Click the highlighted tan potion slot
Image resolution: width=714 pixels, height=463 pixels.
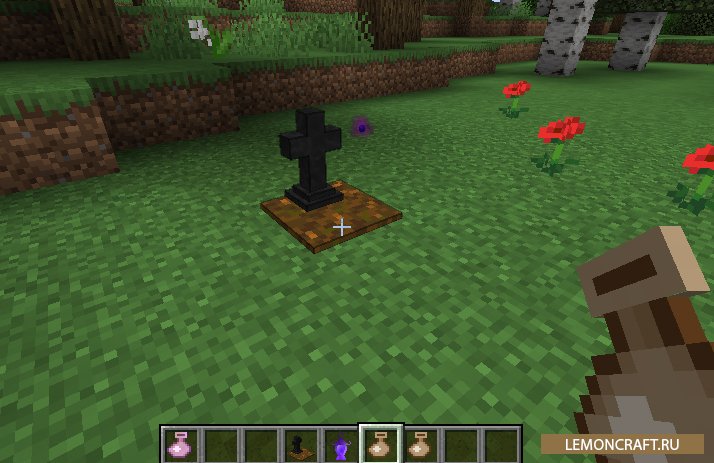click(380, 444)
